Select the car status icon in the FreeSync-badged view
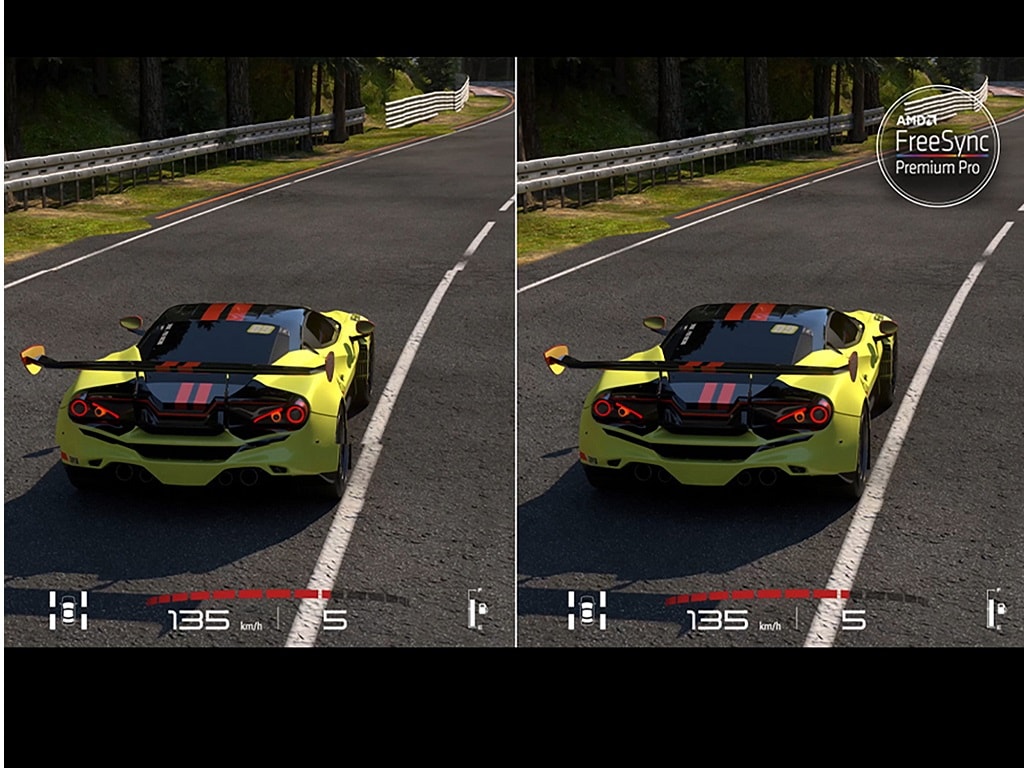Image resolution: width=1024 pixels, height=768 pixels. (x=587, y=610)
